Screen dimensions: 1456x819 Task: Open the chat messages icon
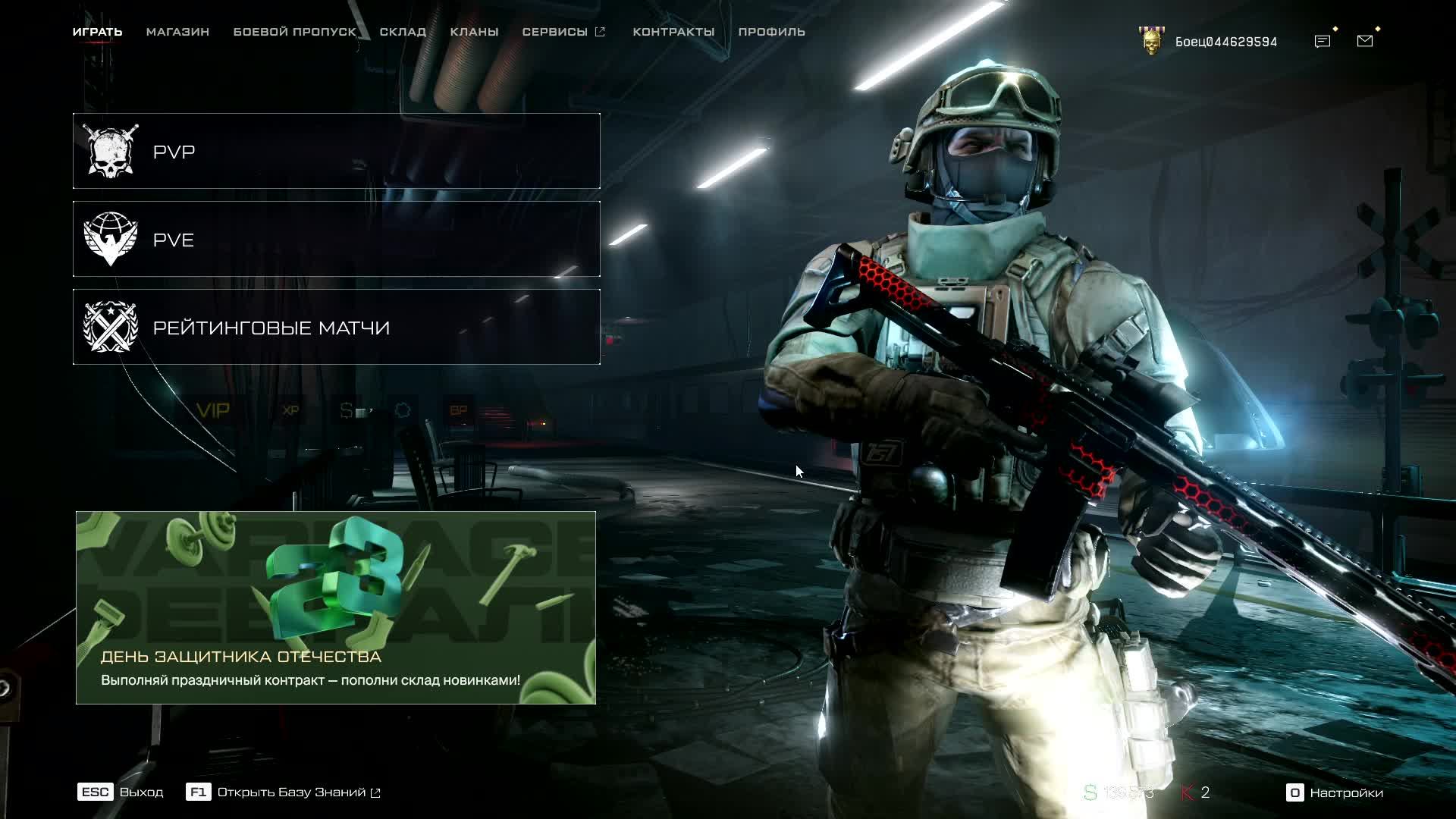click(x=1323, y=41)
